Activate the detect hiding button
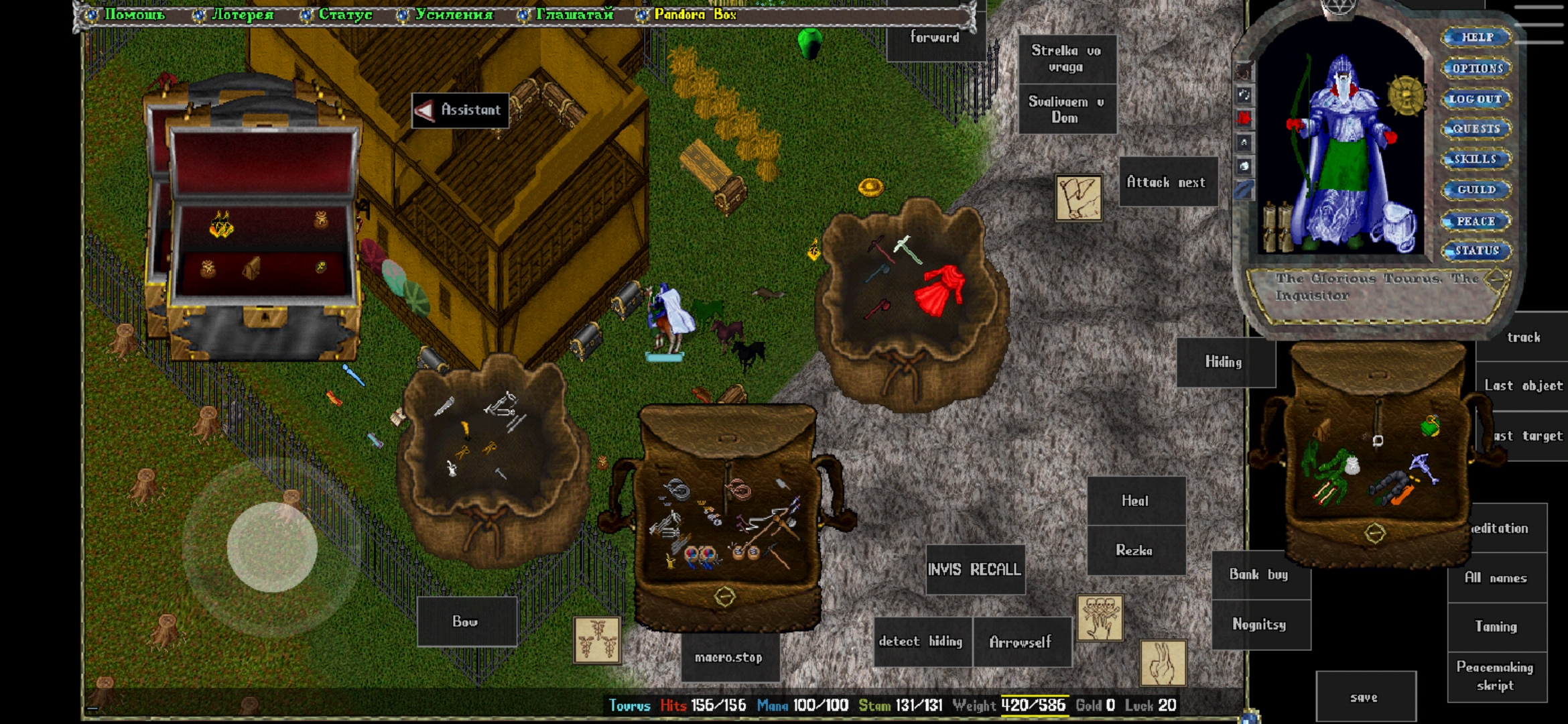Viewport: 1568px width, 724px height. tap(921, 642)
